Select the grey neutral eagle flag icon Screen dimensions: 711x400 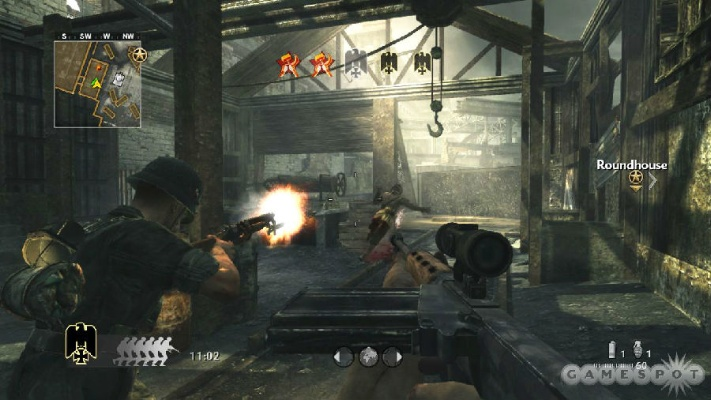(x=355, y=64)
